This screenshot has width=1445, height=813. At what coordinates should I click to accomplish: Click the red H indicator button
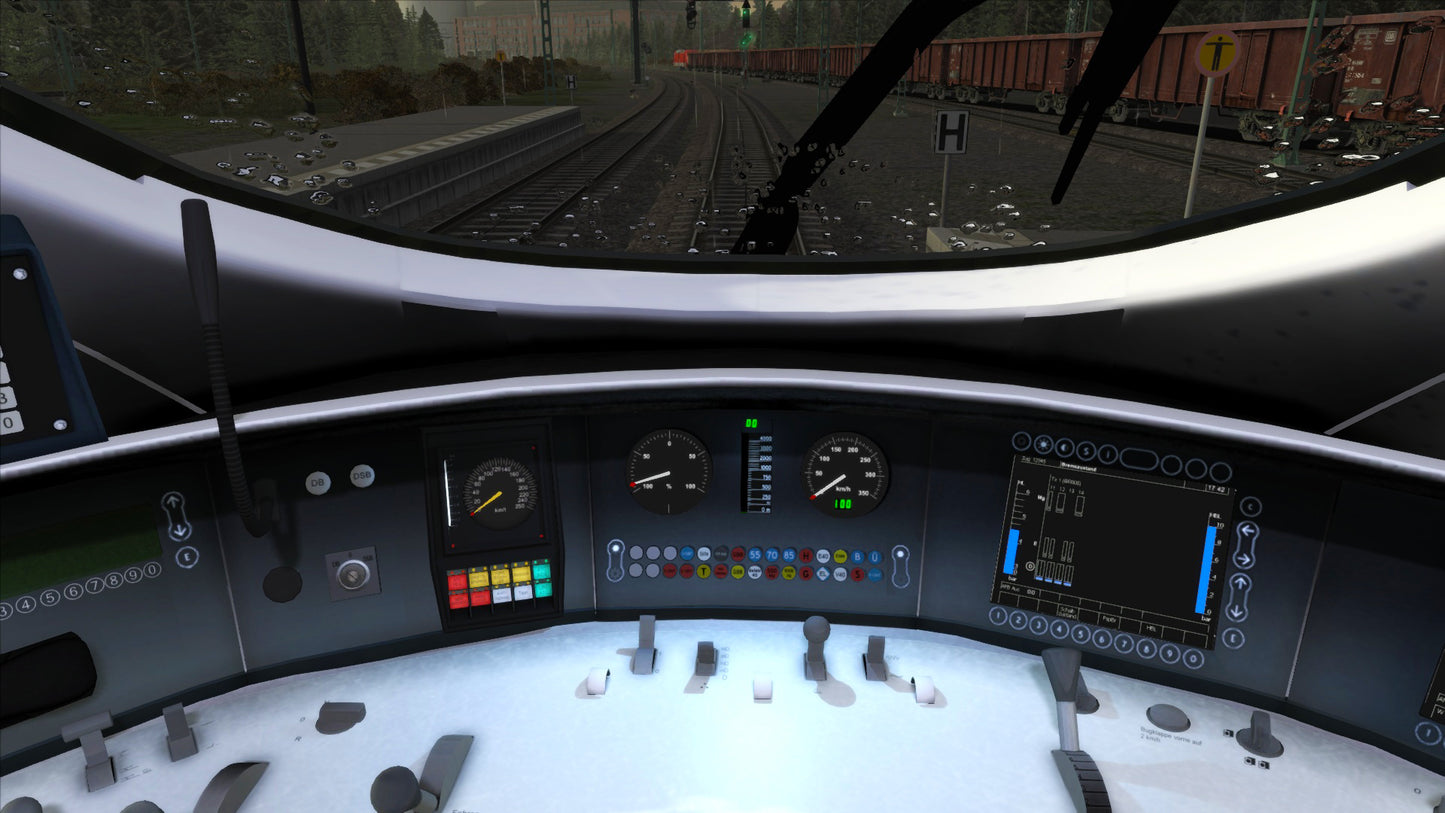[x=806, y=554]
